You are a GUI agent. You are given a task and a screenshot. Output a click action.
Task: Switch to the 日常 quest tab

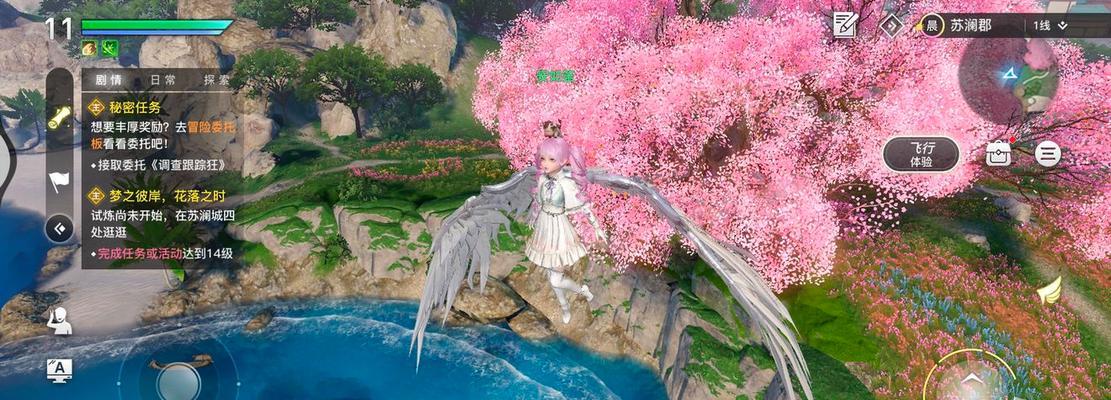click(x=163, y=81)
